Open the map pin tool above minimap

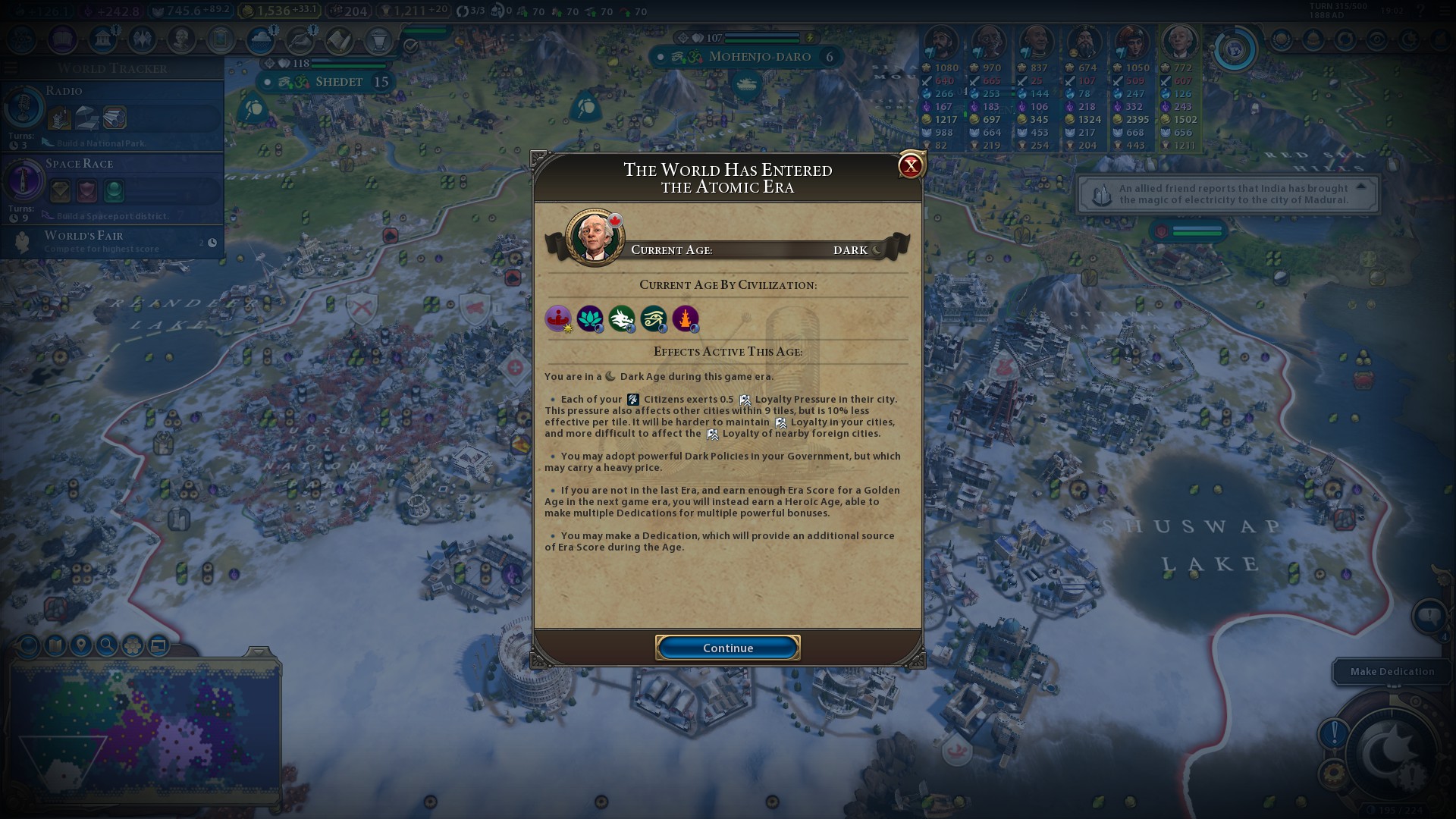coord(81,645)
